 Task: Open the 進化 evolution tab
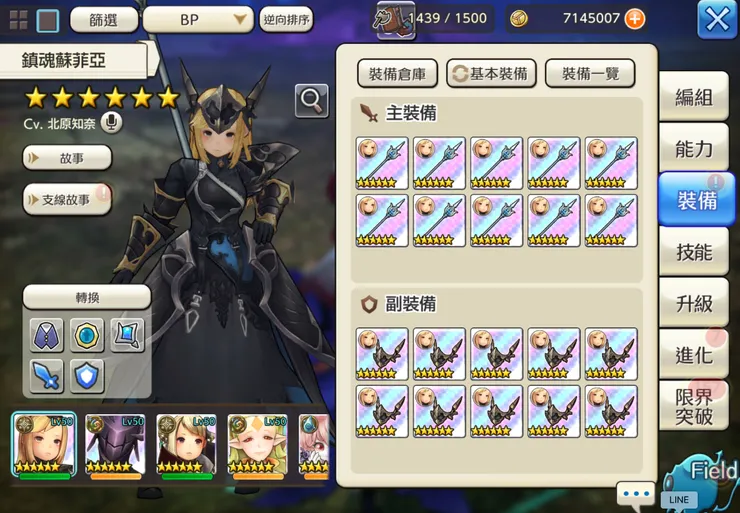pos(693,355)
